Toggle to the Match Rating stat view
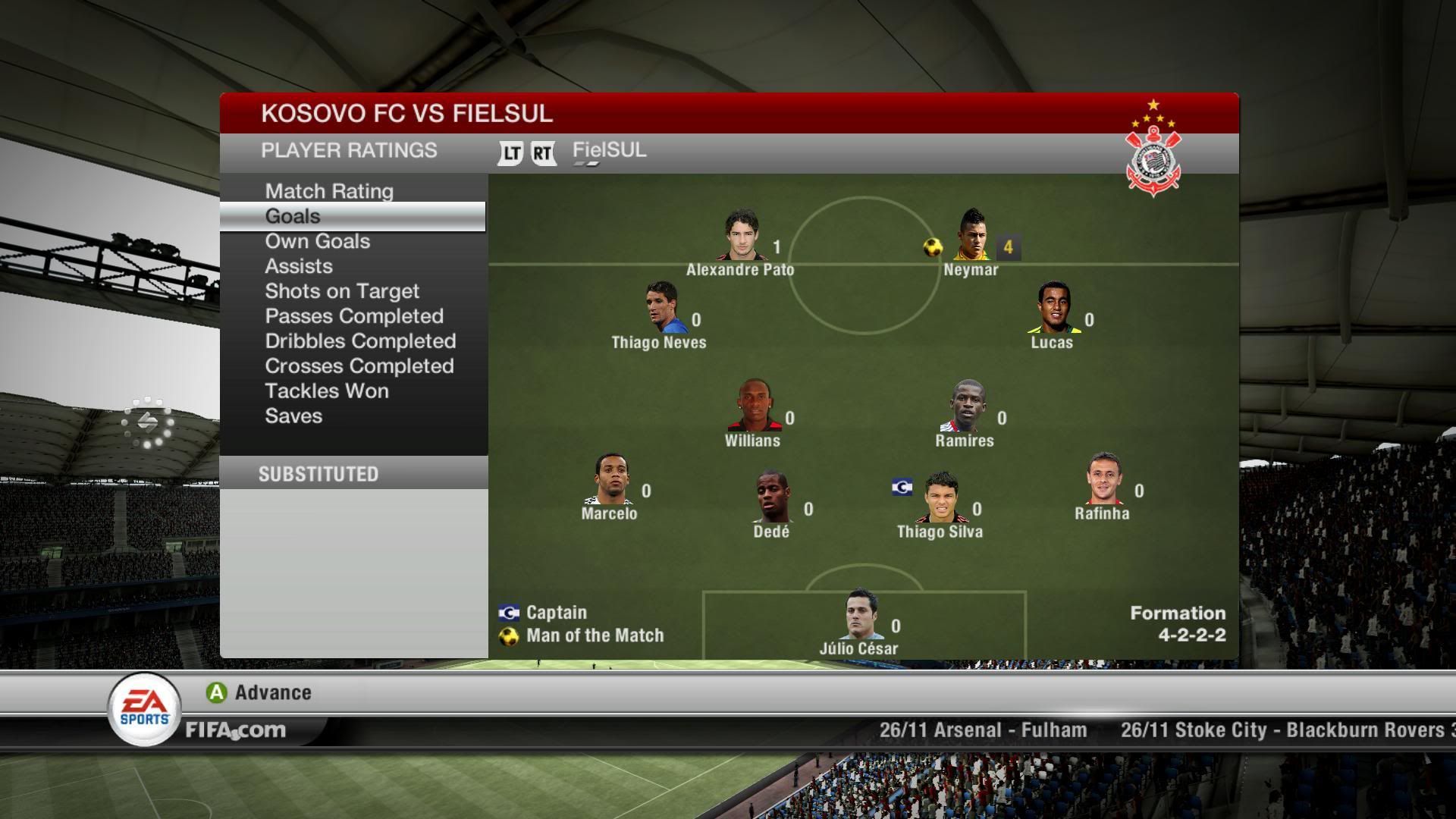 click(328, 191)
